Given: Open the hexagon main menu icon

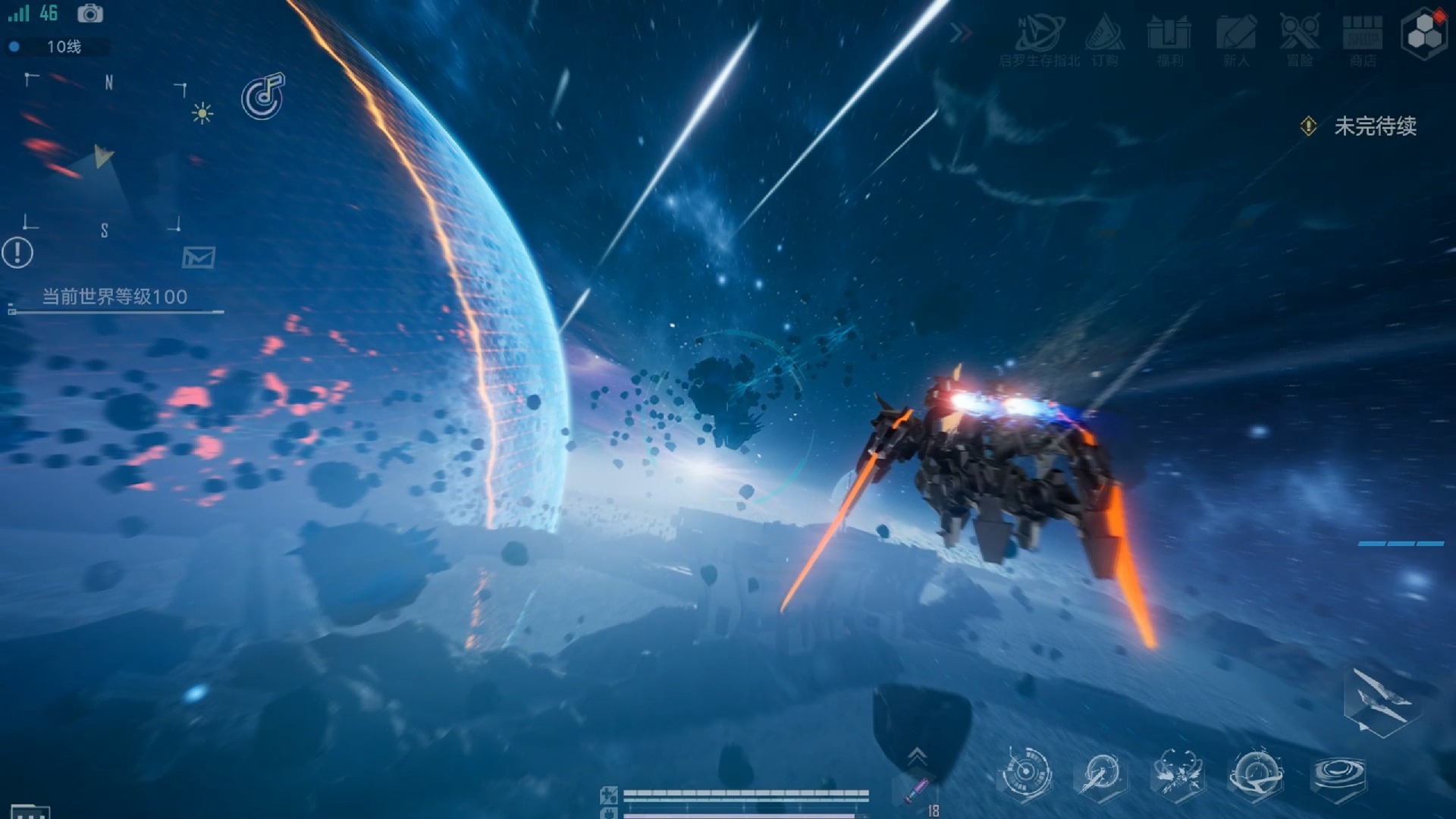Looking at the screenshot, I should pyautogui.click(x=1424, y=34).
